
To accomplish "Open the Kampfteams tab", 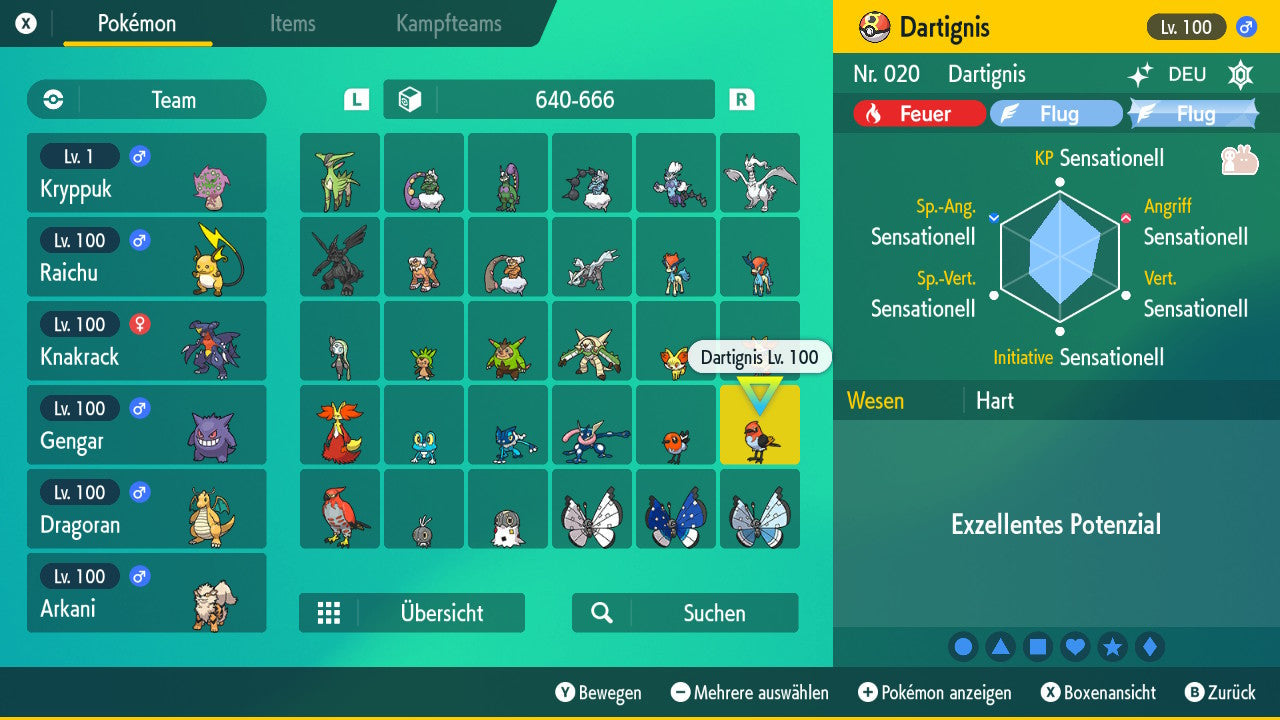I will point(447,24).
